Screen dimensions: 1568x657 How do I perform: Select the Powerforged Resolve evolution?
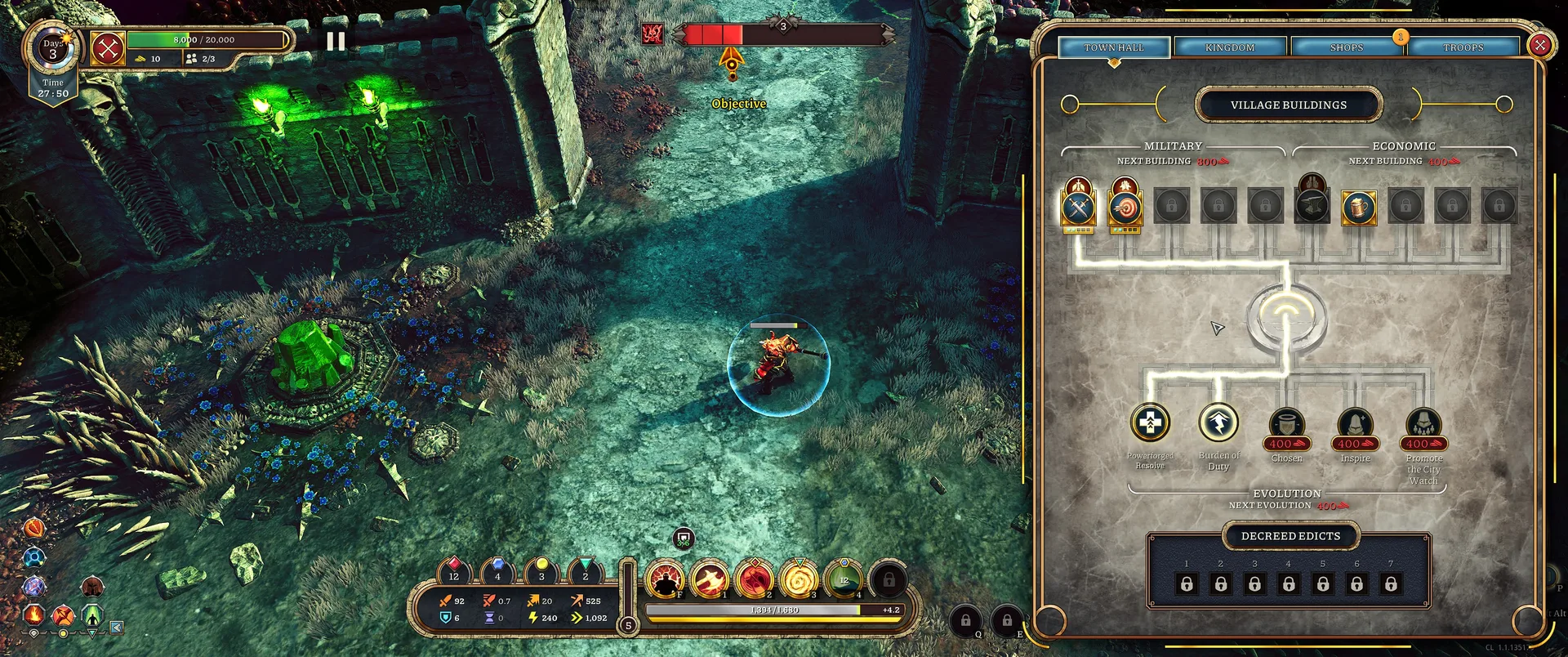click(x=1150, y=422)
